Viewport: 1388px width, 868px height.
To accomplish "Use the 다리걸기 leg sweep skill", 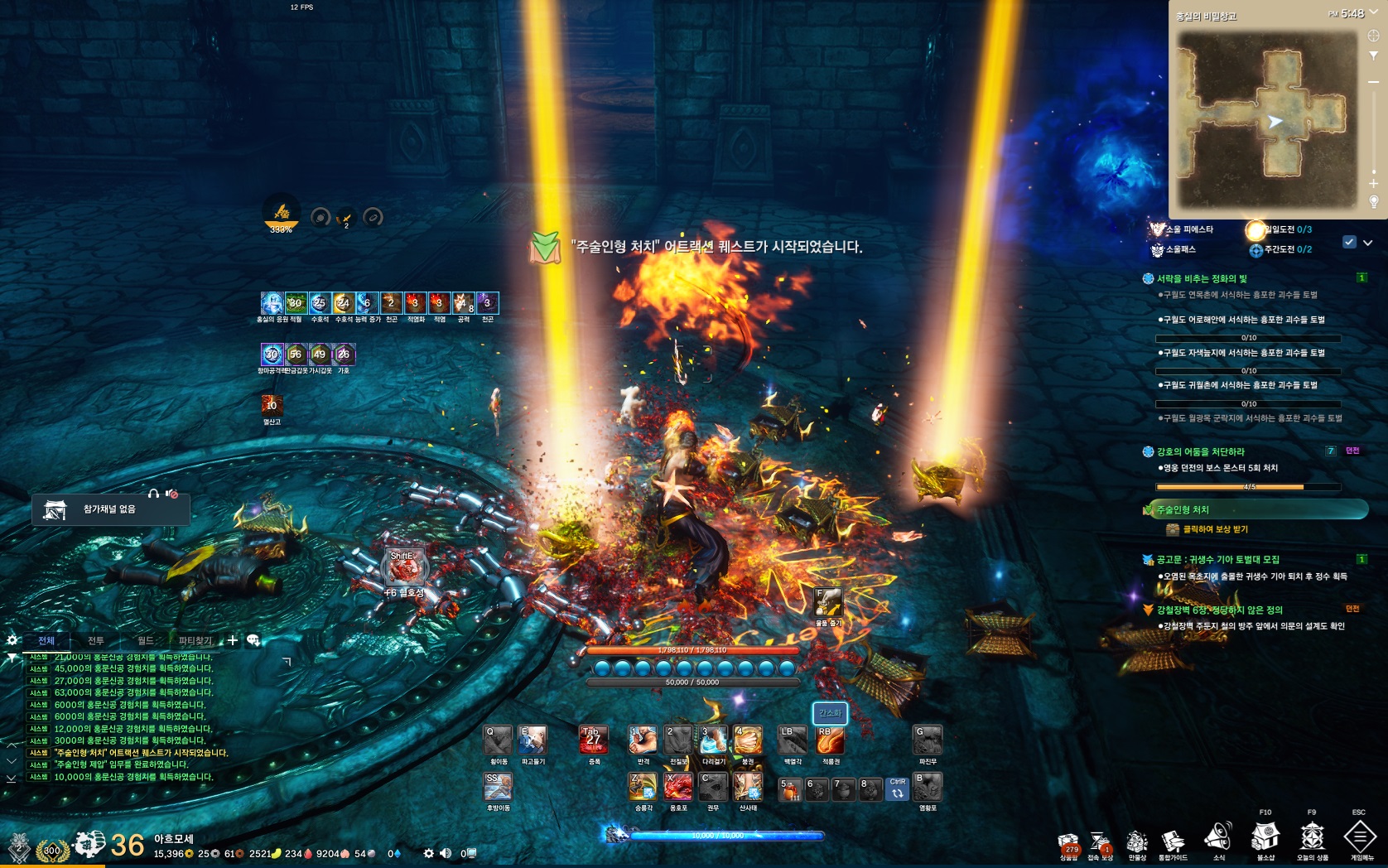I will click(713, 740).
